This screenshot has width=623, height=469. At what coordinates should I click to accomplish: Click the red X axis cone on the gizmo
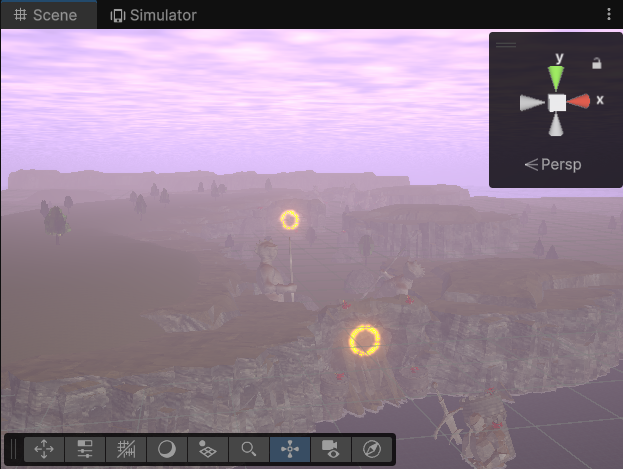point(580,101)
